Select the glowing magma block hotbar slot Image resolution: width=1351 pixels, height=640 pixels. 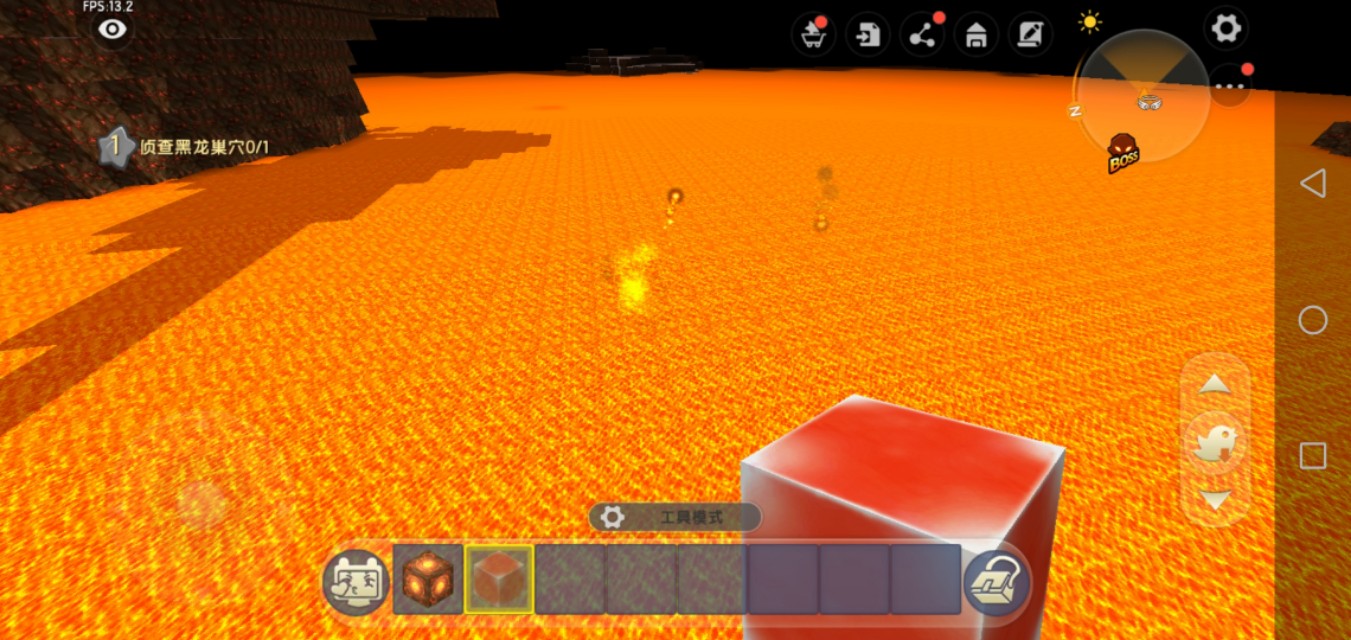coord(428,579)
